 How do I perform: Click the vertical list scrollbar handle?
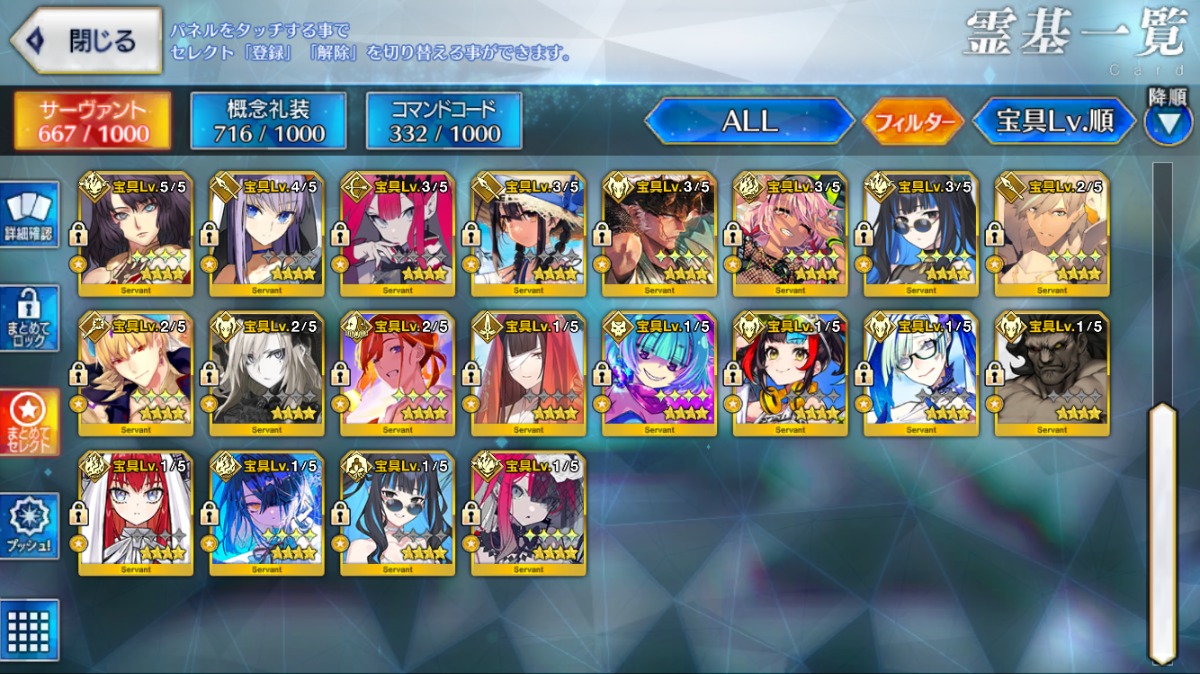pos(1161,530)
